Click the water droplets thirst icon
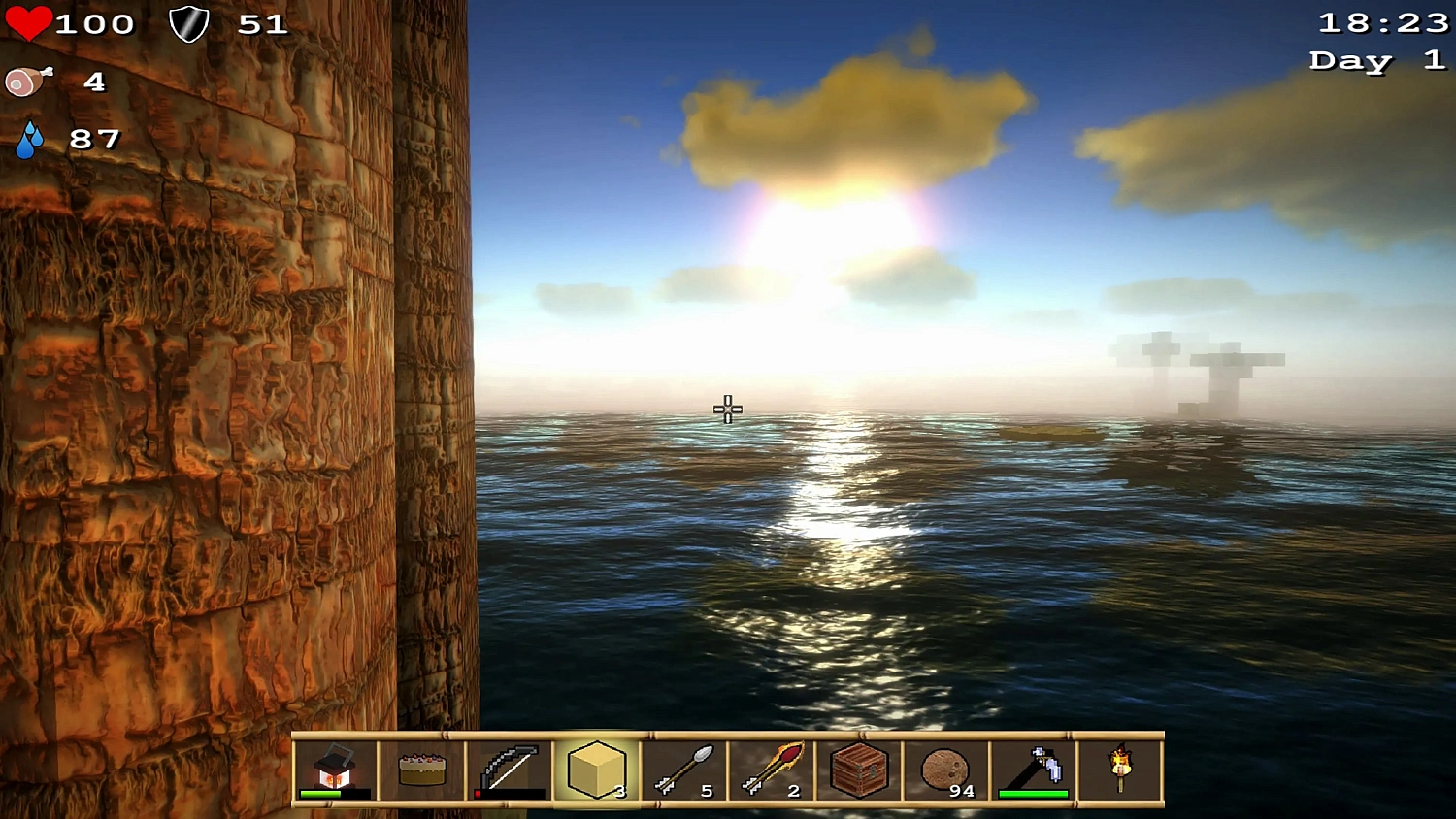This screenshot has height=819, width=1456. tap(30, 138)
